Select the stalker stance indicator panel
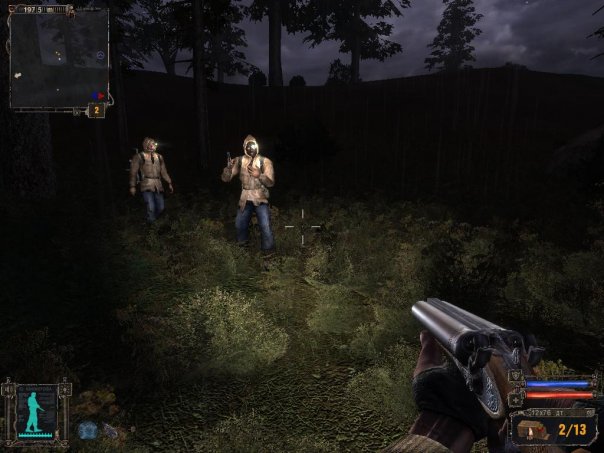Viewport: 604px width, 453px height. [x=35, y=410]
